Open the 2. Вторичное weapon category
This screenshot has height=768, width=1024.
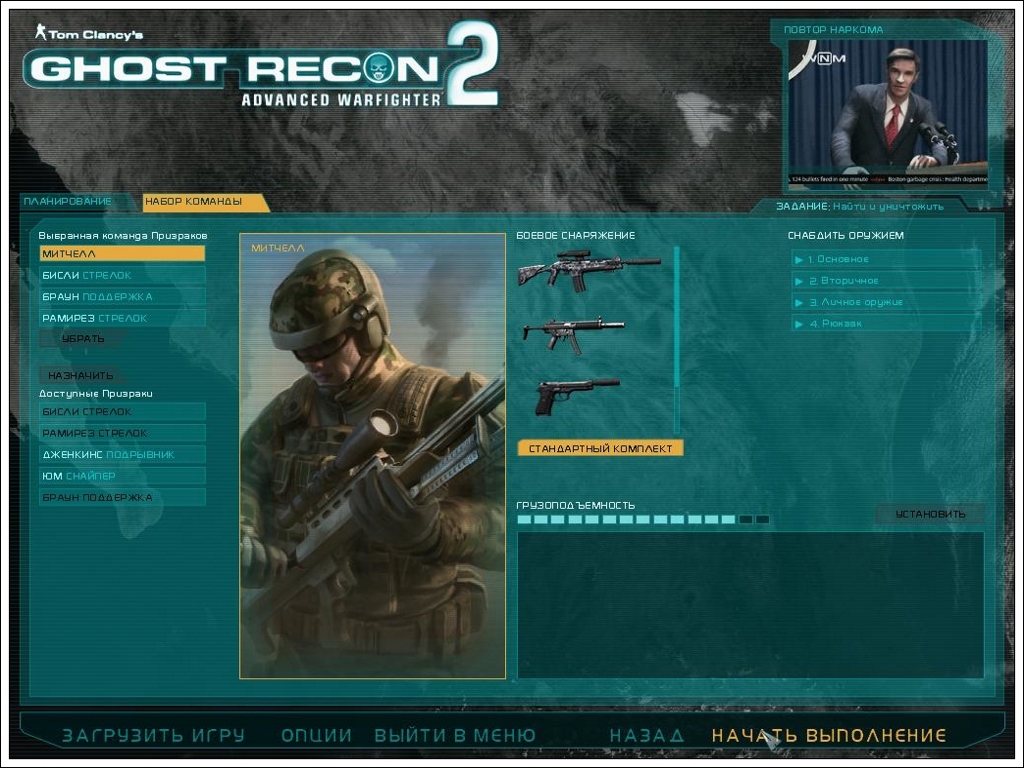pos(885,281)
